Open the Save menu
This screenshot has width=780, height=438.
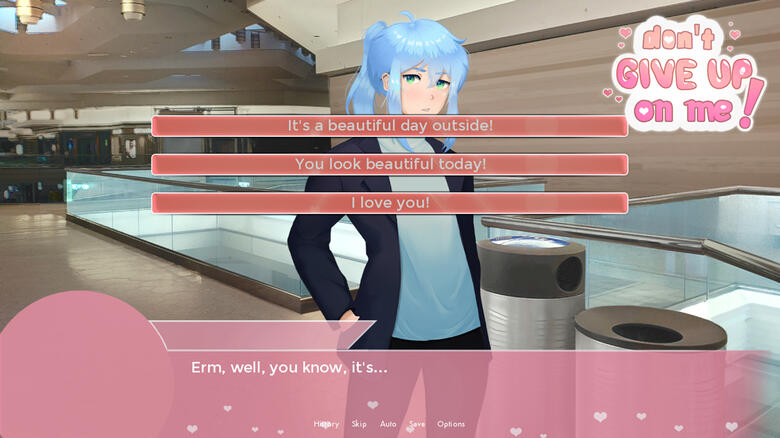tap(417, 424)
